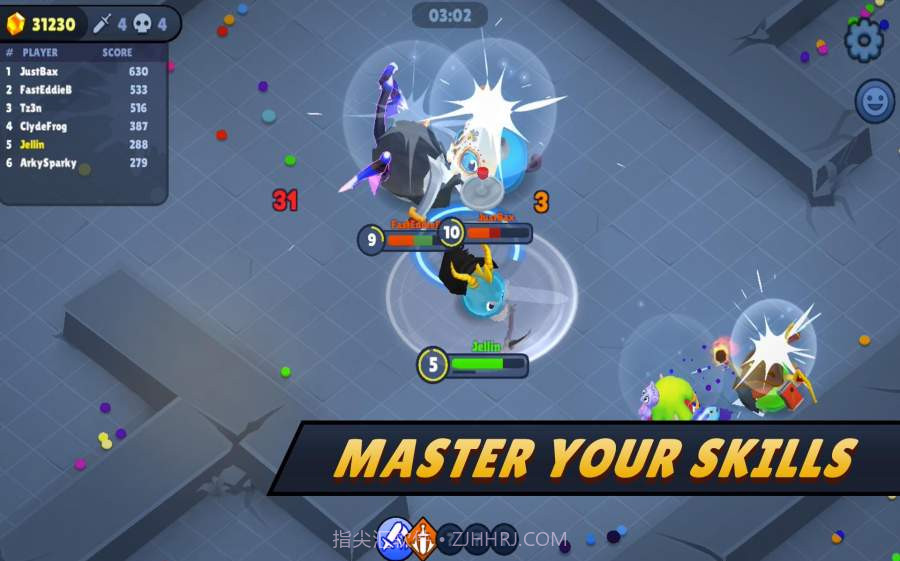Image resolution: width=900 pixels, height=561 pixels.
Task: Pick ArkySparky's leaderboard entry
Action: tap(82, 163)
